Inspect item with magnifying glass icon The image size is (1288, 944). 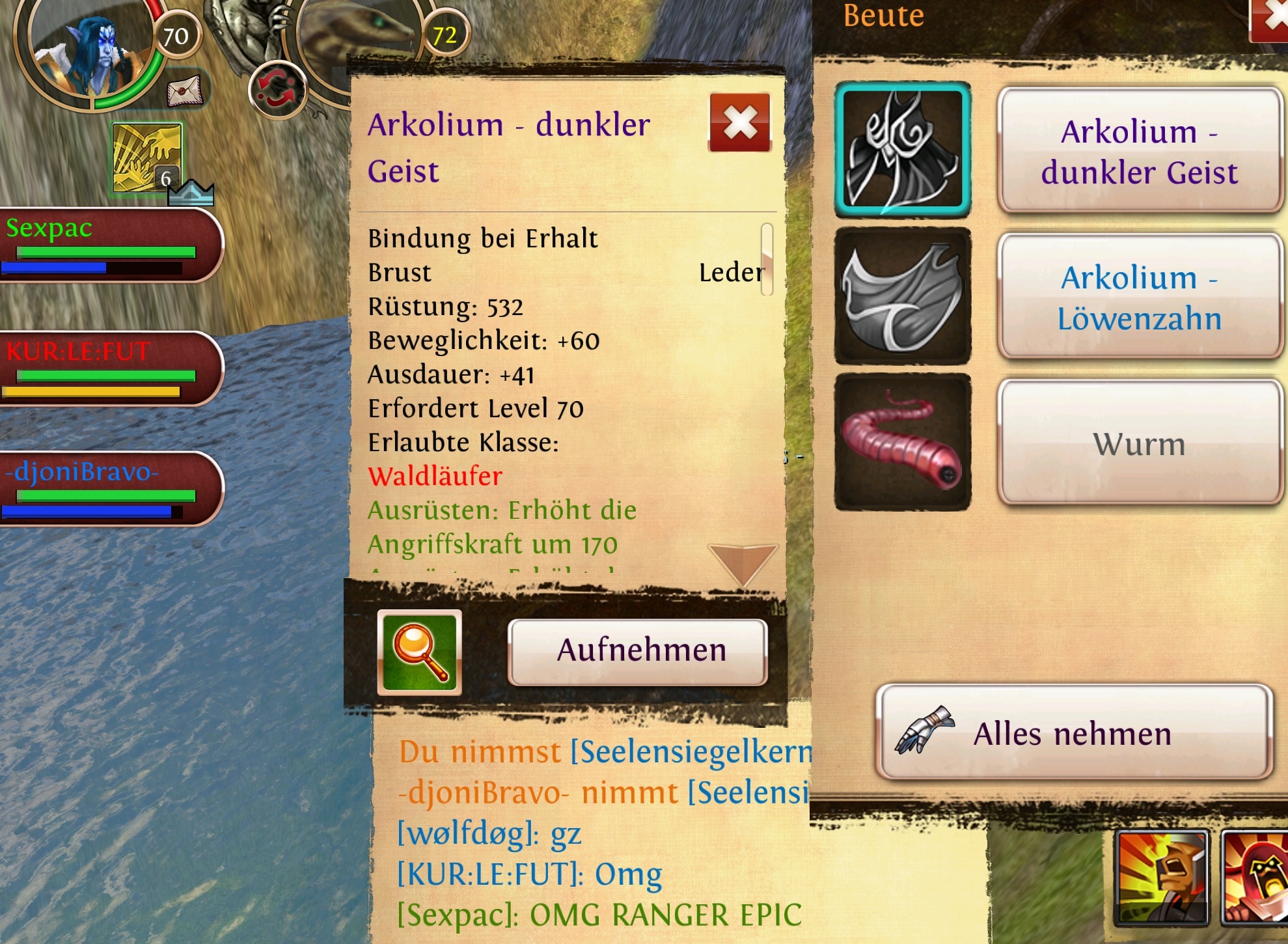pos(420,652)
